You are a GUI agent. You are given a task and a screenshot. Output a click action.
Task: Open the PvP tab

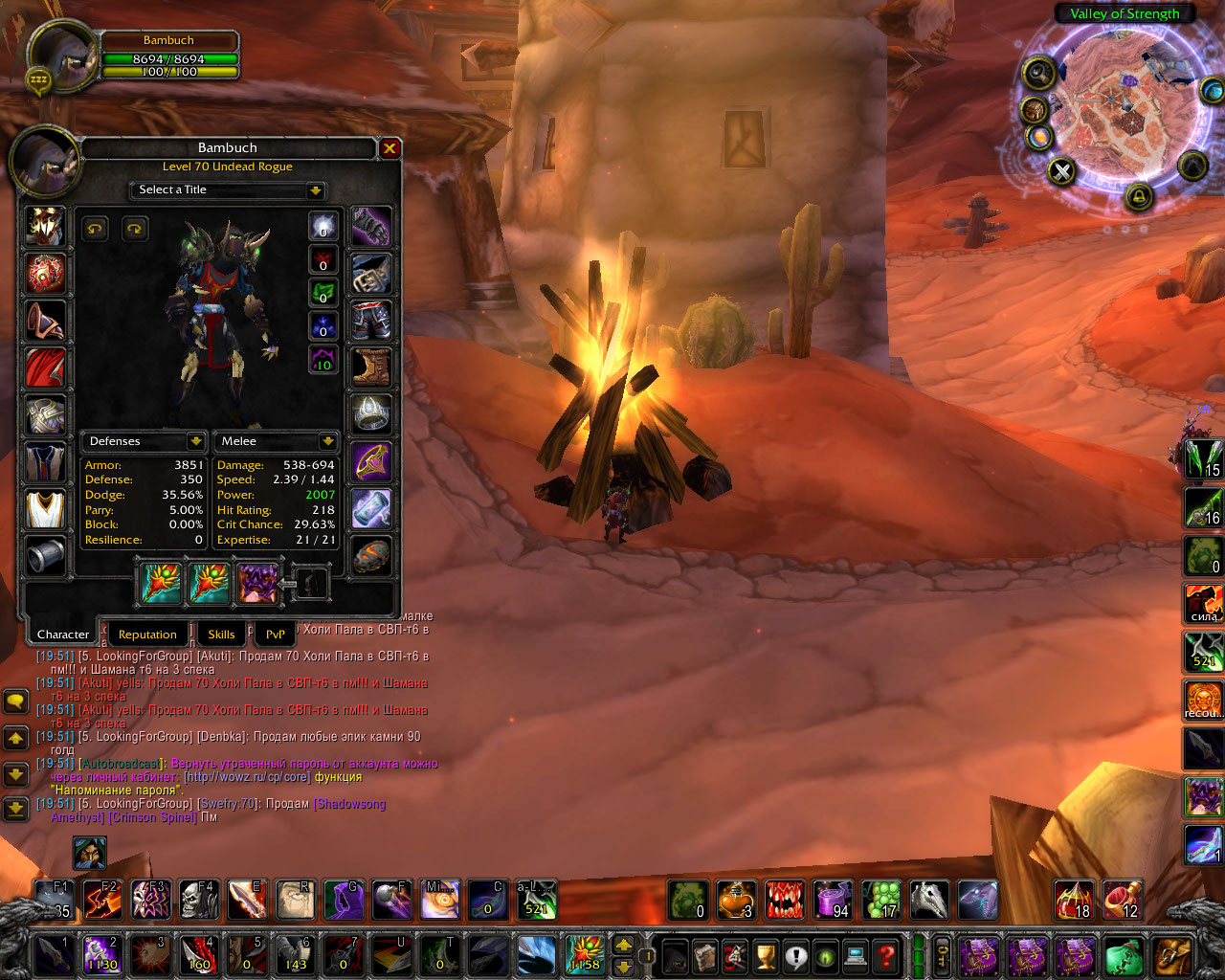[x=275, y=635]
